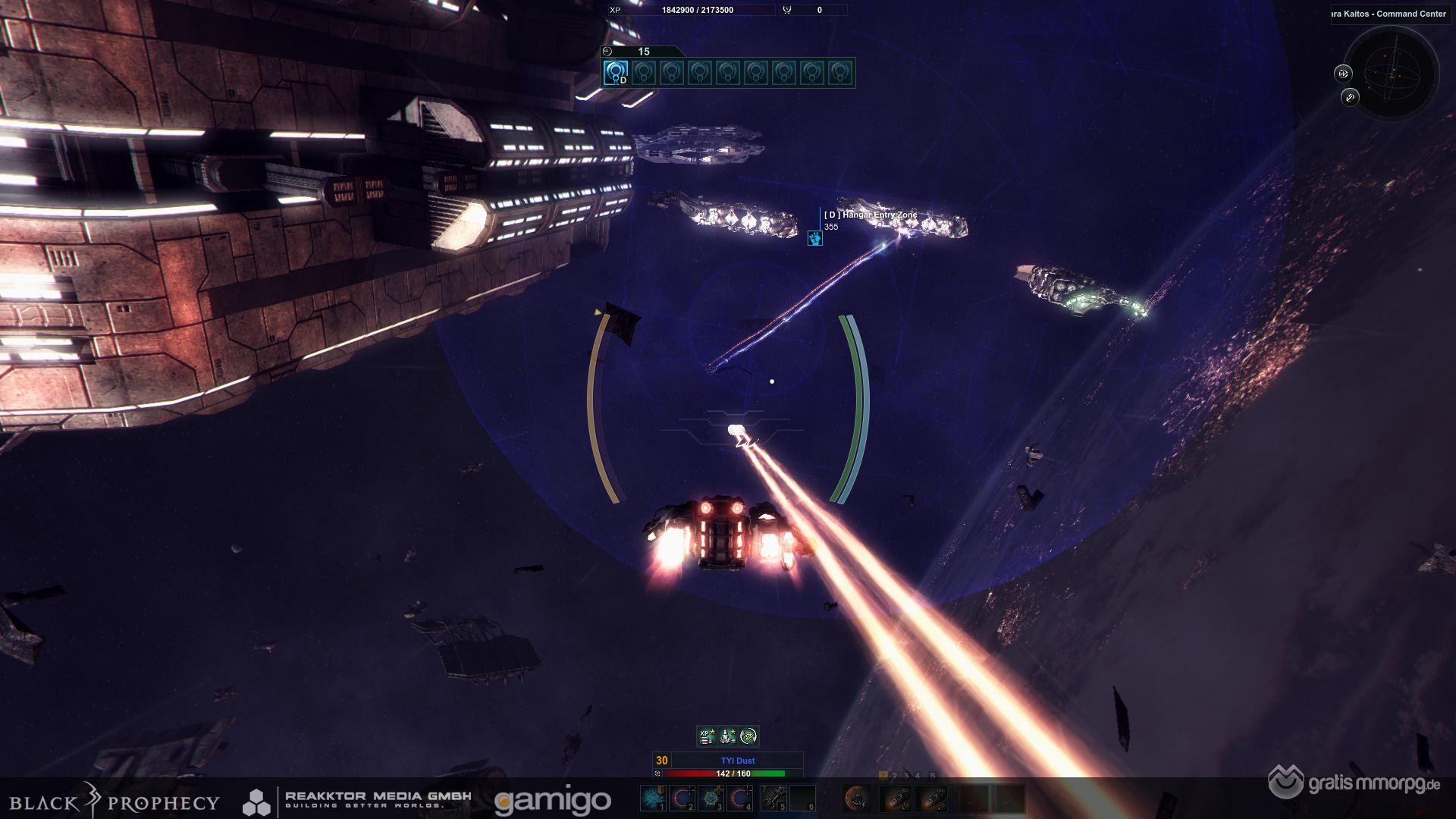The height and width of the screenshot is (819, 1456).
Task: Select the orange crescent weapon slot
Action: (x=858, y=798)
